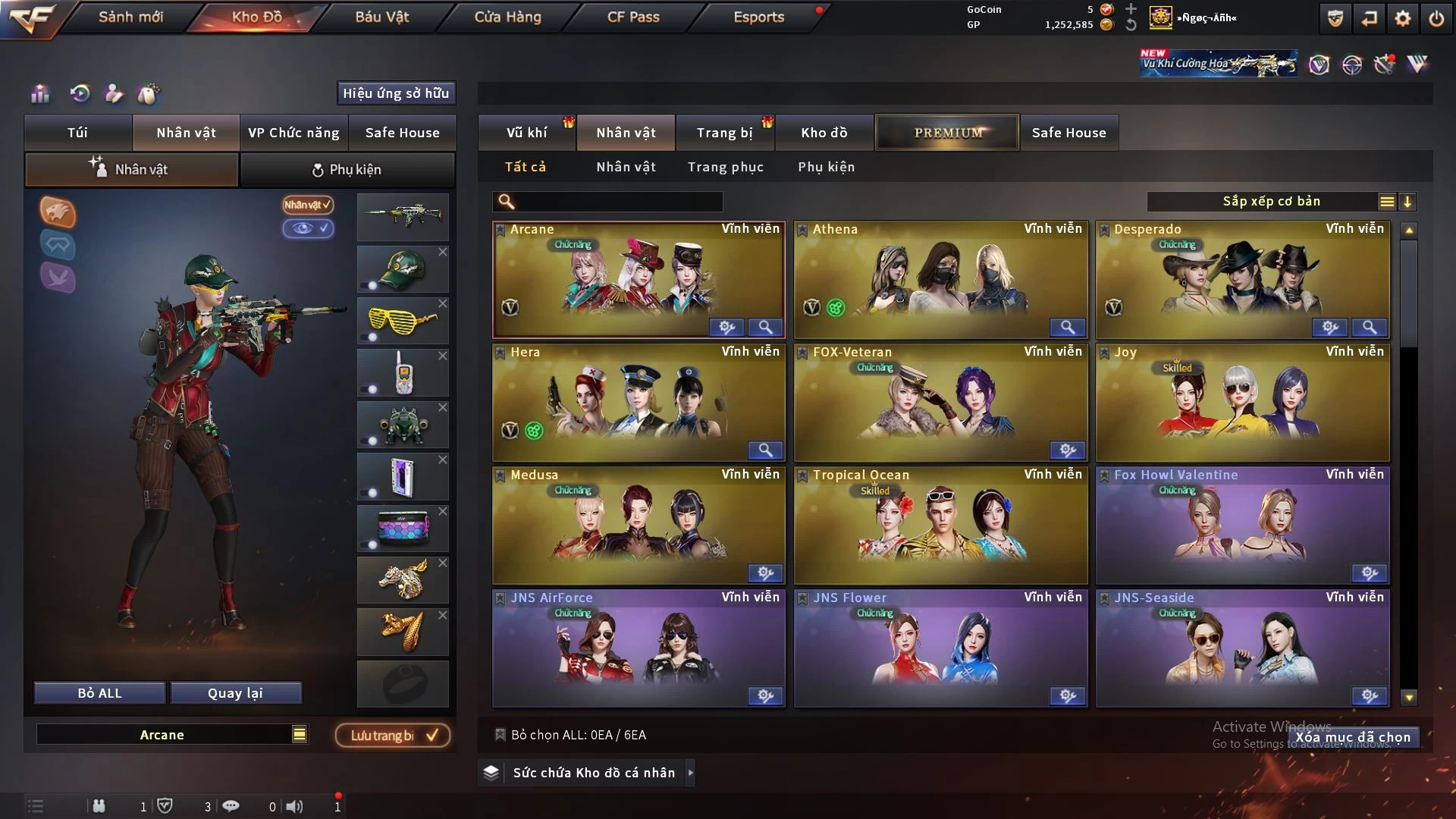Go to the CF Pass menu

coord(633,17)
